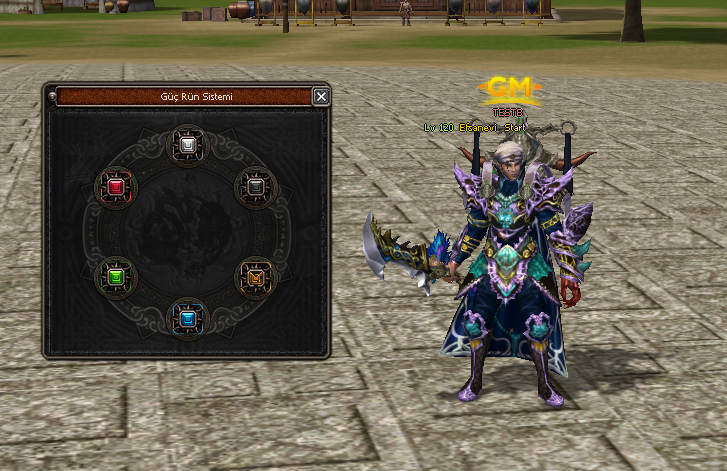This screenshot has width=727, height=471.
Task: Close the Güç Rün Sistemi window
Action: click(x=320, y=96)
